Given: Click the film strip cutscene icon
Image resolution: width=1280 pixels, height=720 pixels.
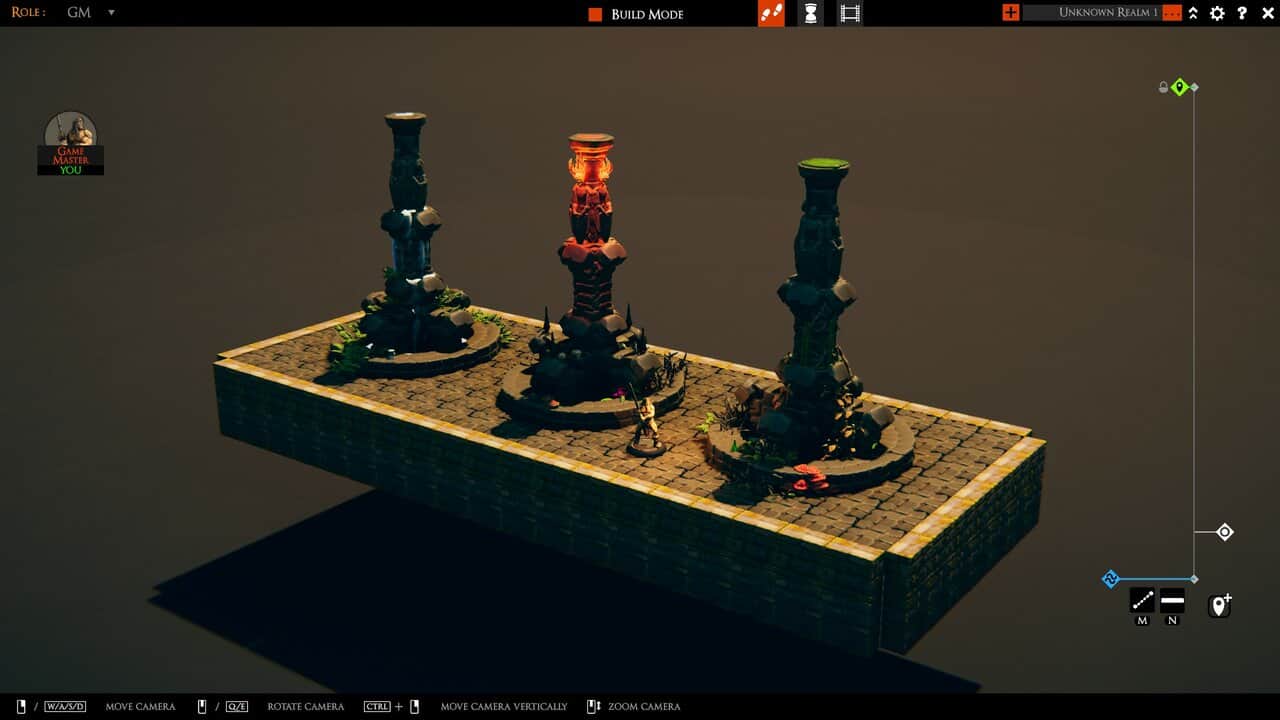Looking at the screenshot, I should point(850,13).
